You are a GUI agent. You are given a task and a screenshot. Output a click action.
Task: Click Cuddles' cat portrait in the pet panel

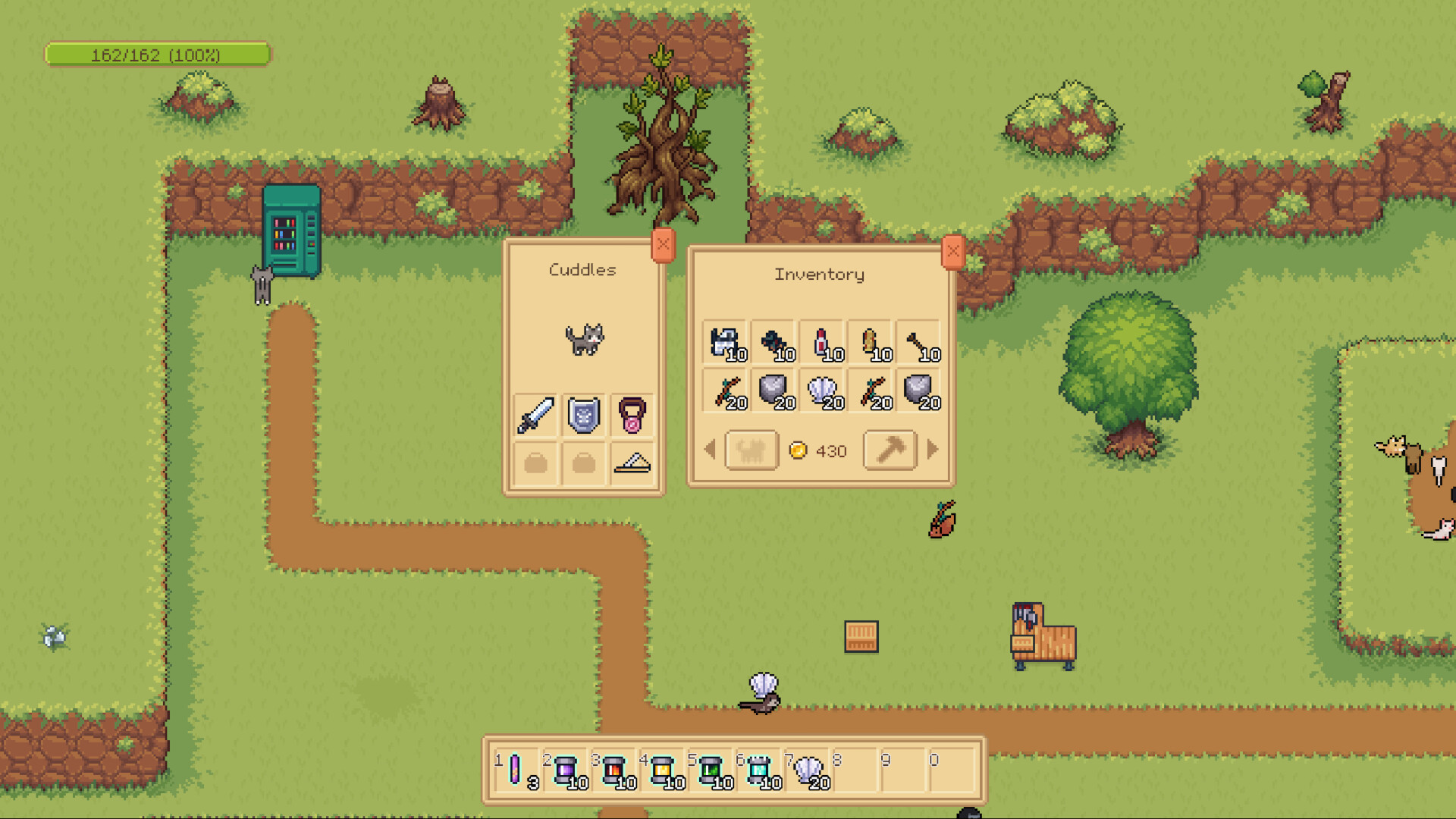(x=584, y=339)
